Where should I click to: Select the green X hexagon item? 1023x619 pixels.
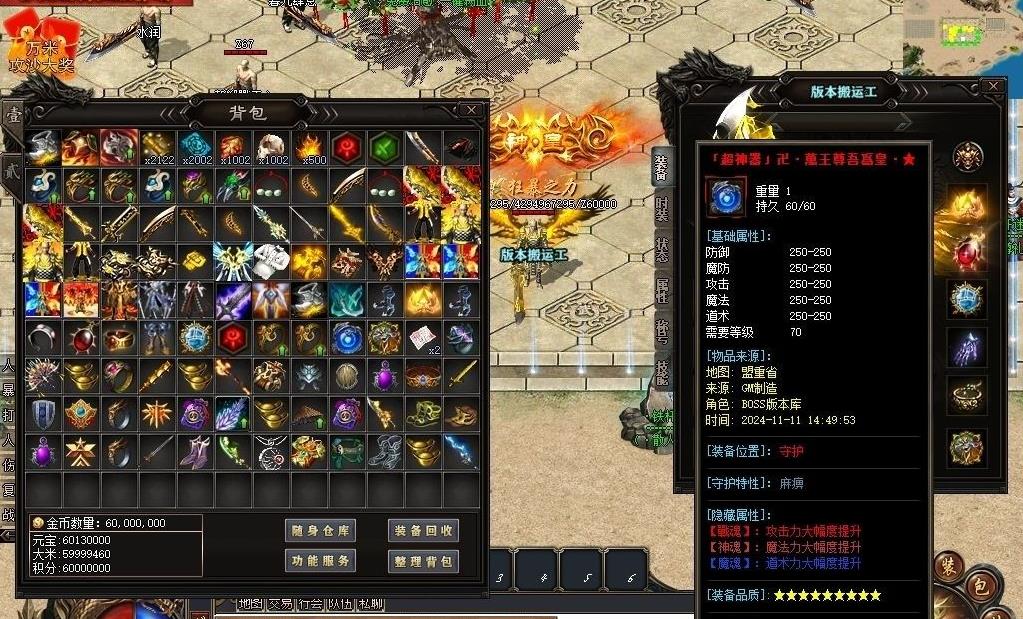(x=385, y=147)
